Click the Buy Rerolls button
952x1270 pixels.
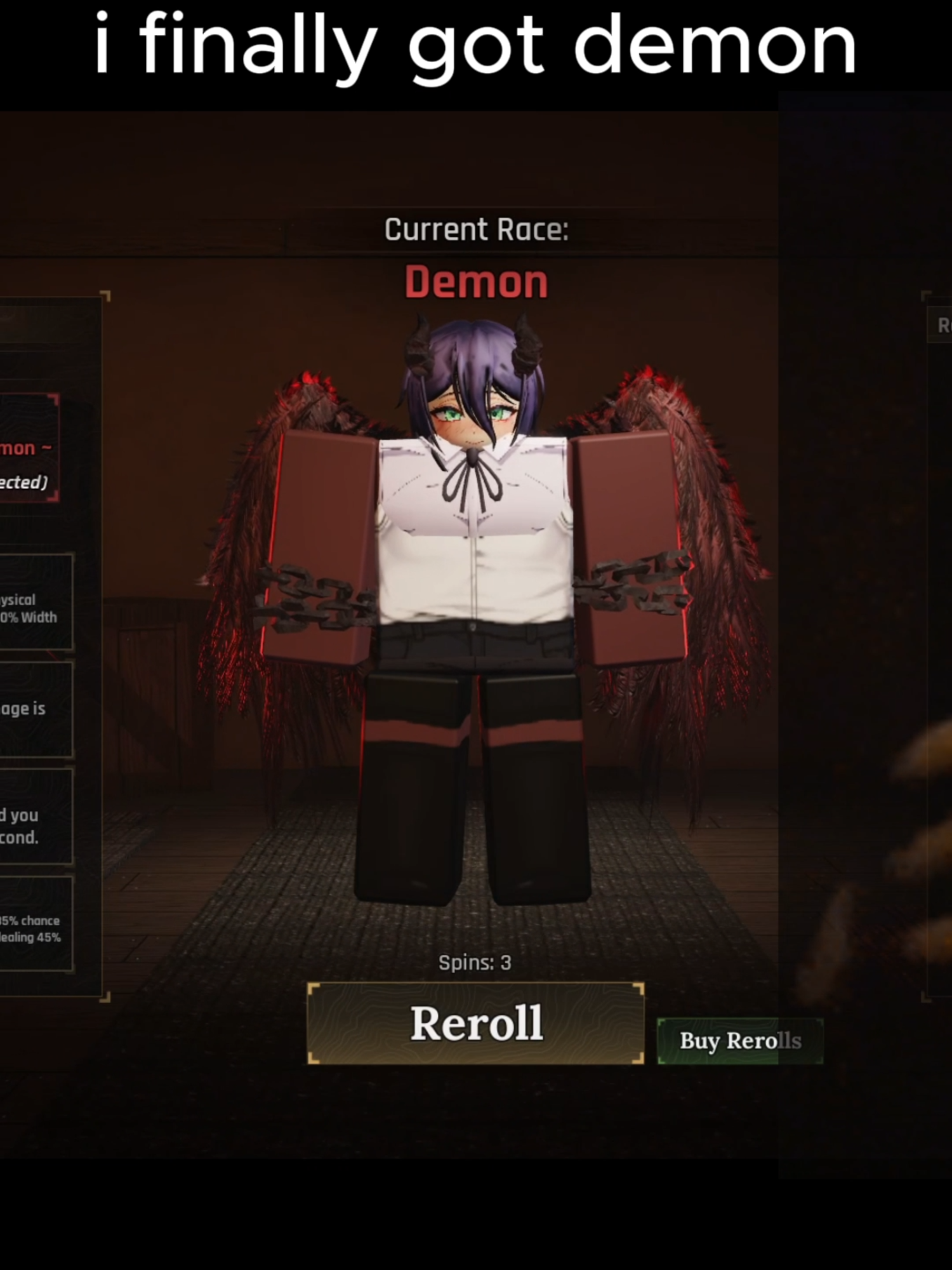point(739,1041)
